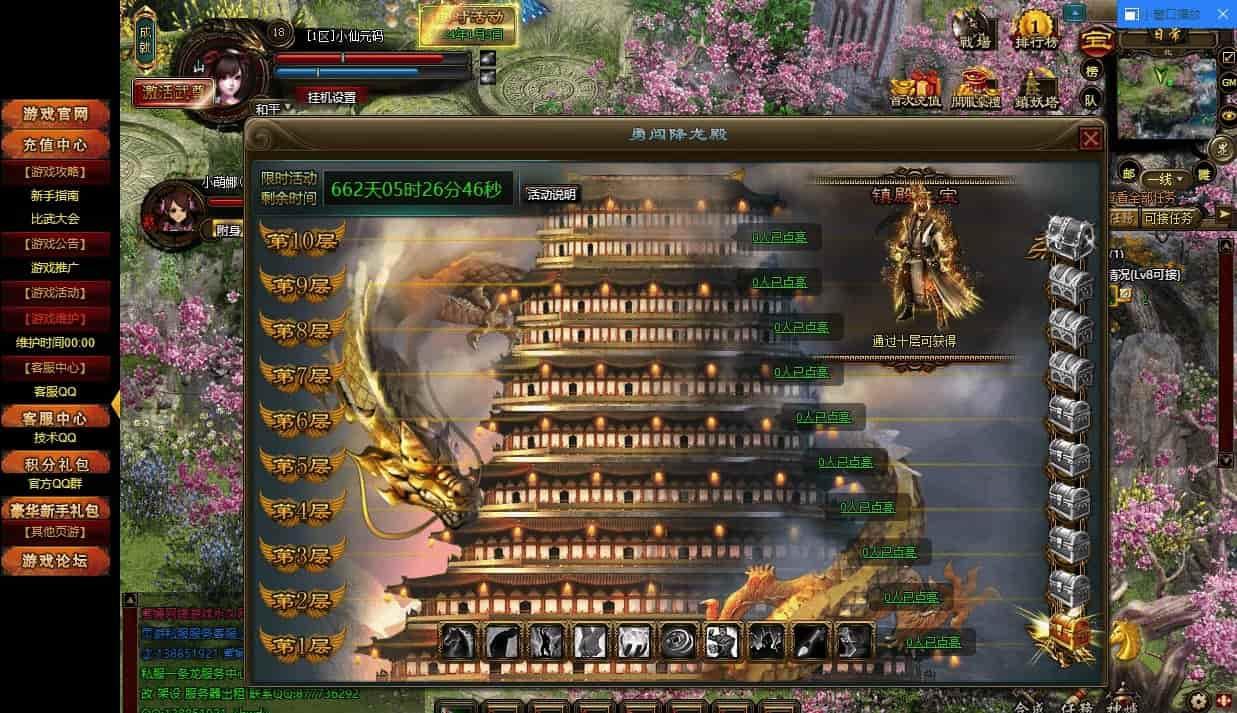
Task: Click the 激活武尊 activation button
Action: pyautogui.click(x=172, y=92)
